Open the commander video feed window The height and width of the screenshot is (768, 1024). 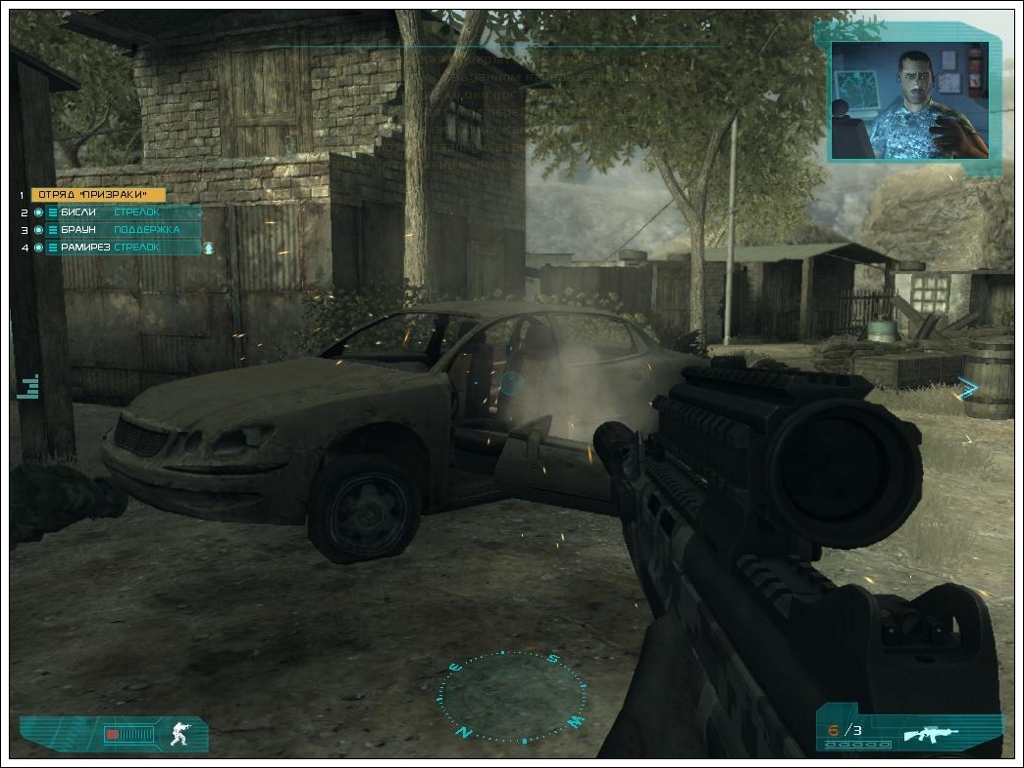909,100
